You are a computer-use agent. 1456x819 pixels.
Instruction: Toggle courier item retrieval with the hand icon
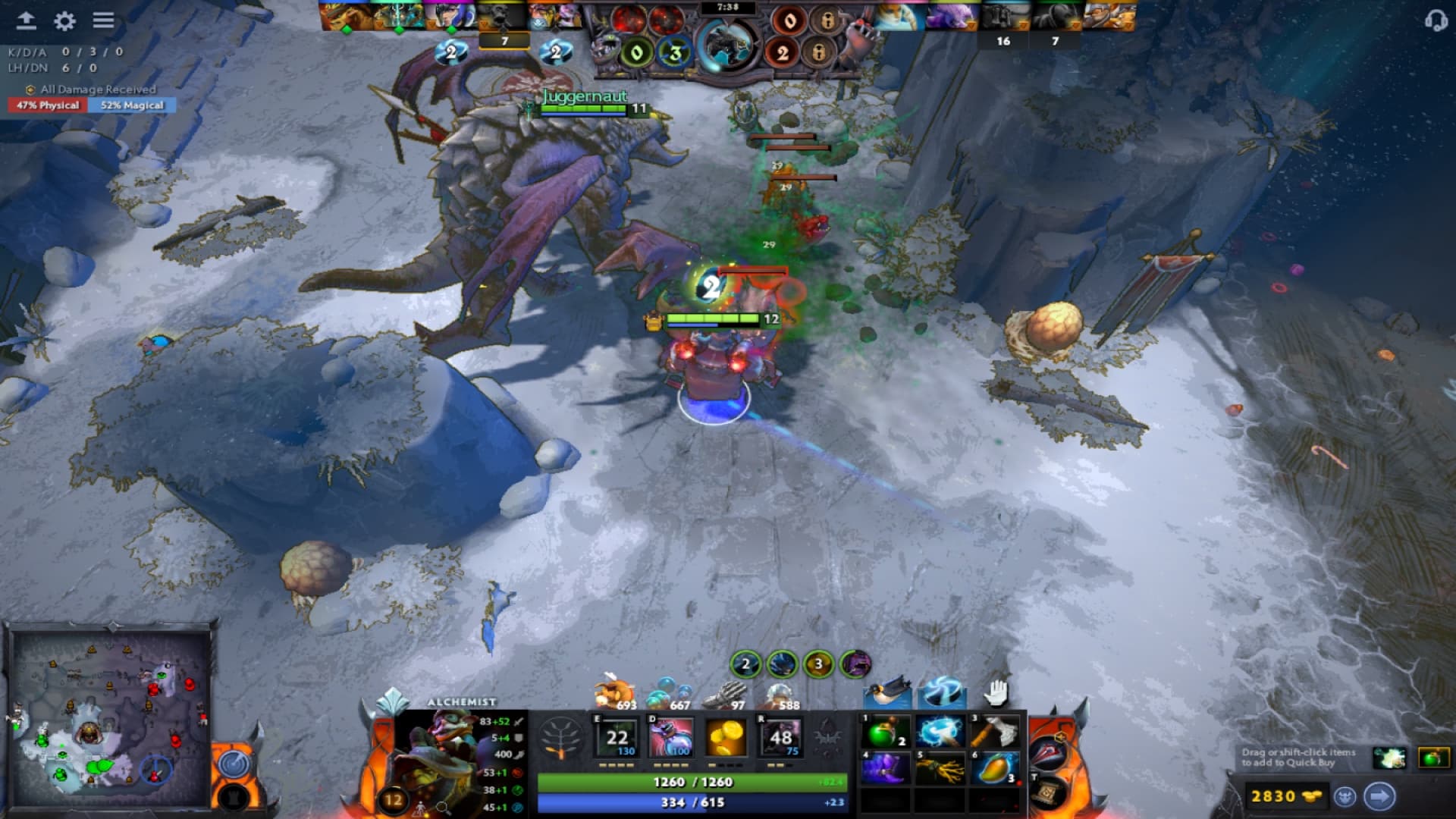pyautogui.click(x=994, y=693)
